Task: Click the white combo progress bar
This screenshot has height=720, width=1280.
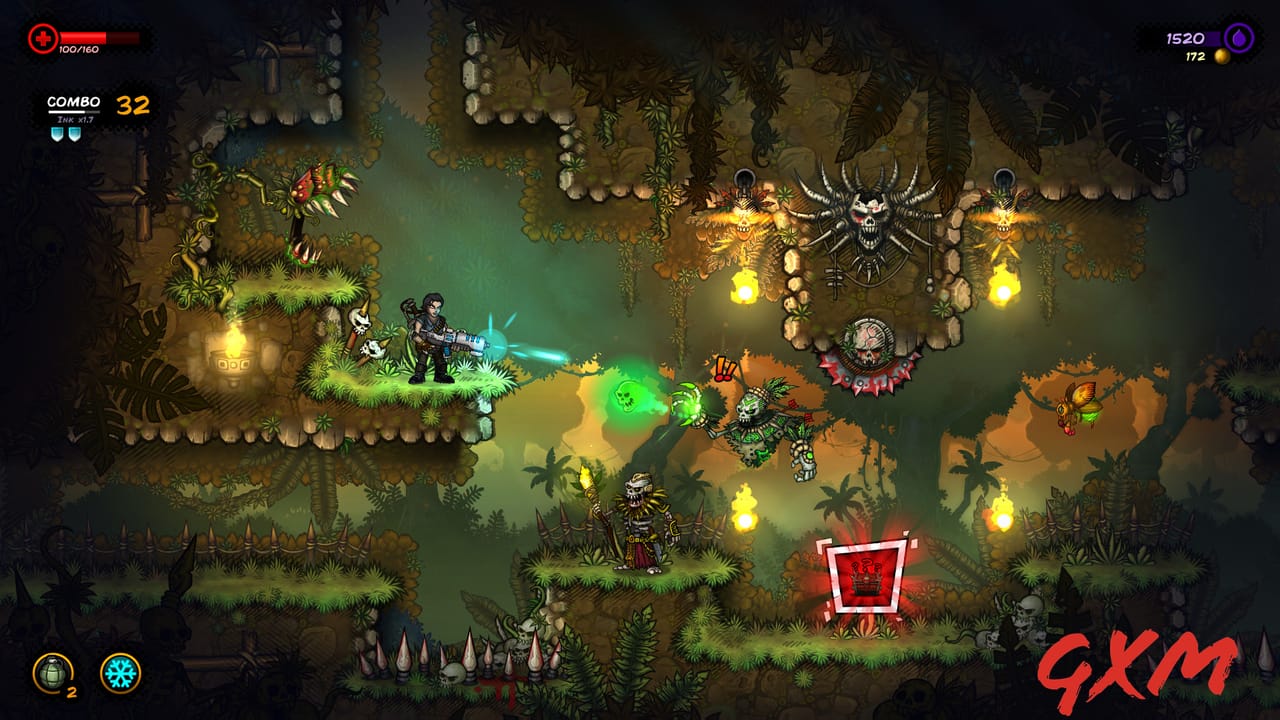Action: pyautogui.click(x=73, y=111)
